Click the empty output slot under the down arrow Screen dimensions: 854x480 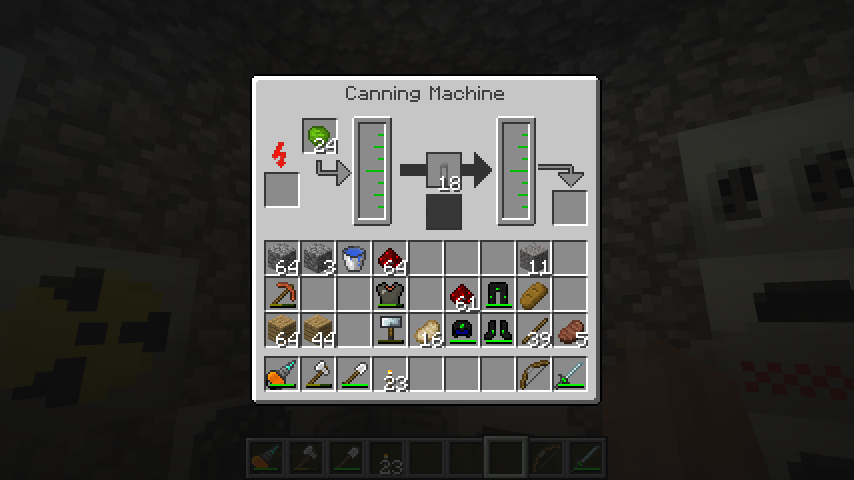tap(570, 208)
